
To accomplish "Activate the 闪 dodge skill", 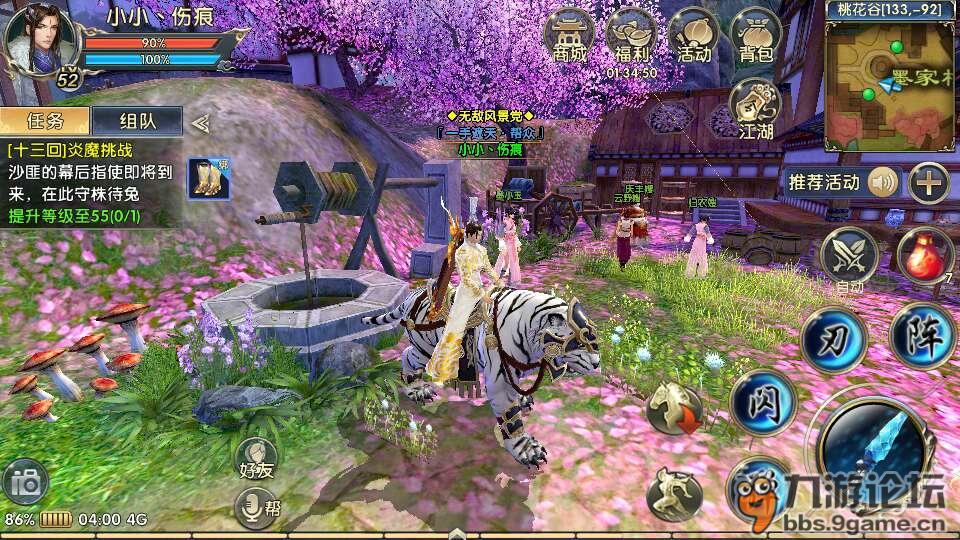I will pos(762,403).
